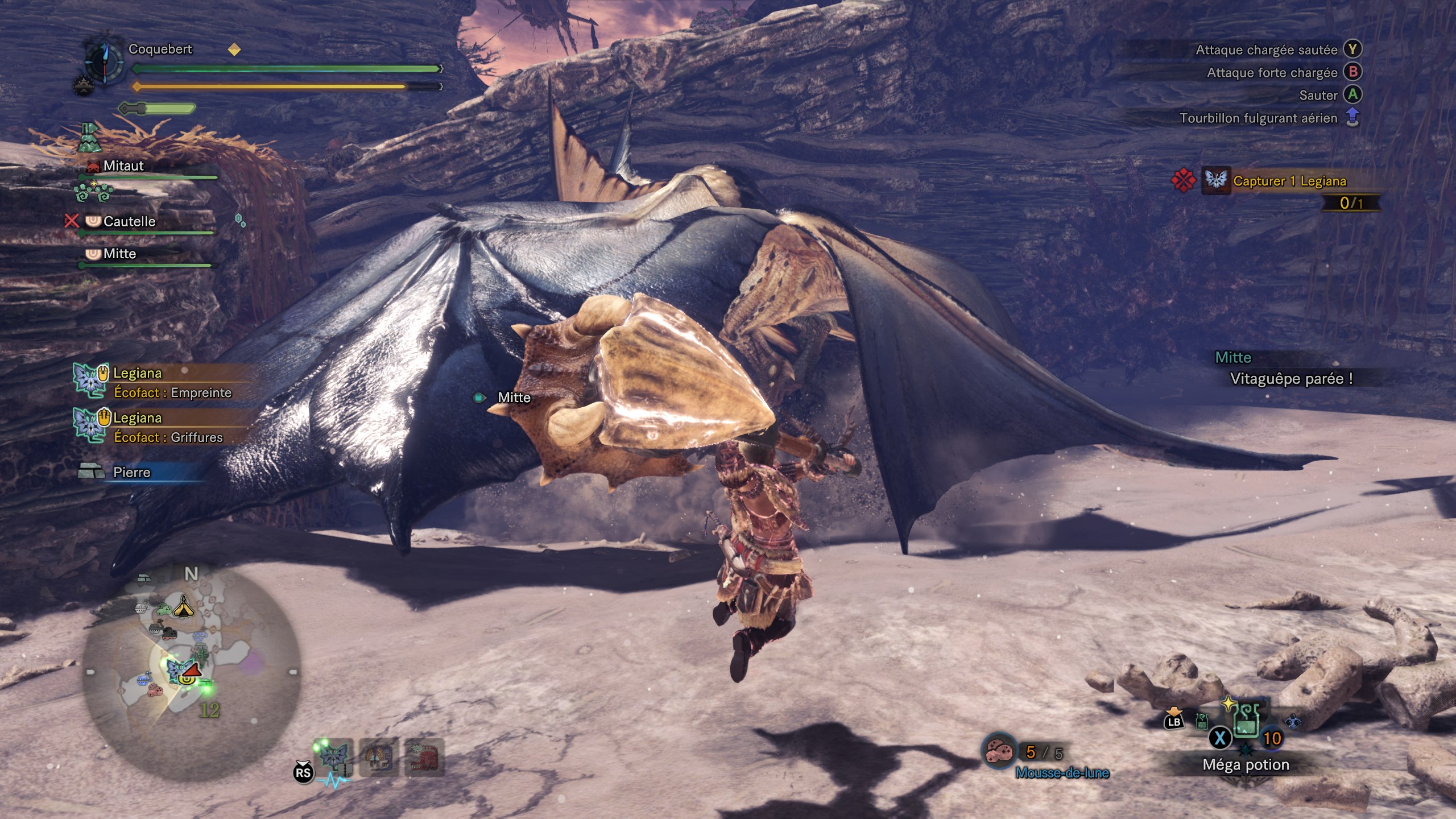
Task: Select party member Mitaut in the list
Action: pyautogui.click(x=123, y=166)
